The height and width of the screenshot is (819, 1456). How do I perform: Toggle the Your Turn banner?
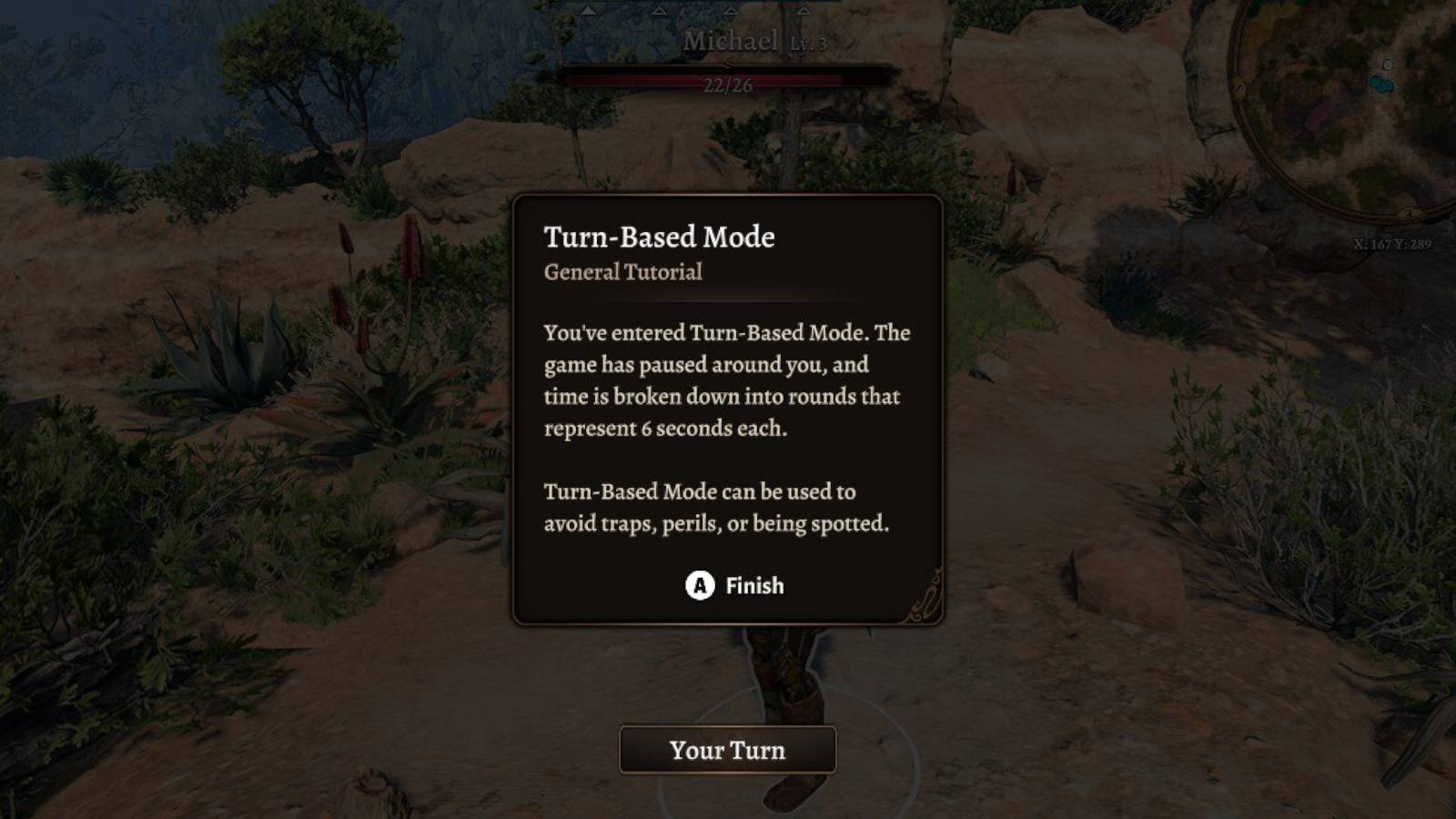[x=728, y=750]
